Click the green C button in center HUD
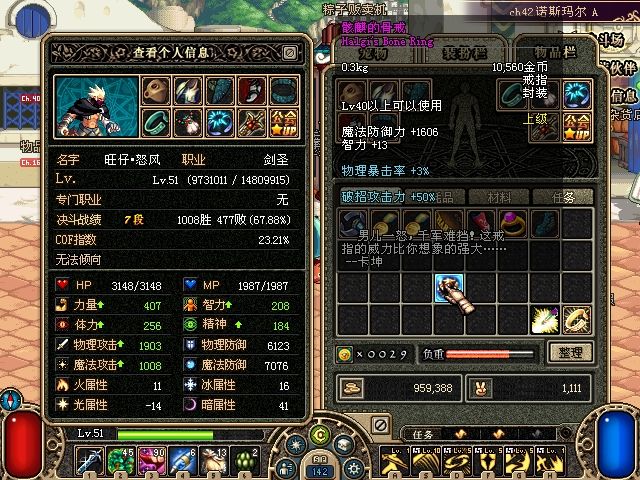640x480 pixels. click(x=320, y=433)
